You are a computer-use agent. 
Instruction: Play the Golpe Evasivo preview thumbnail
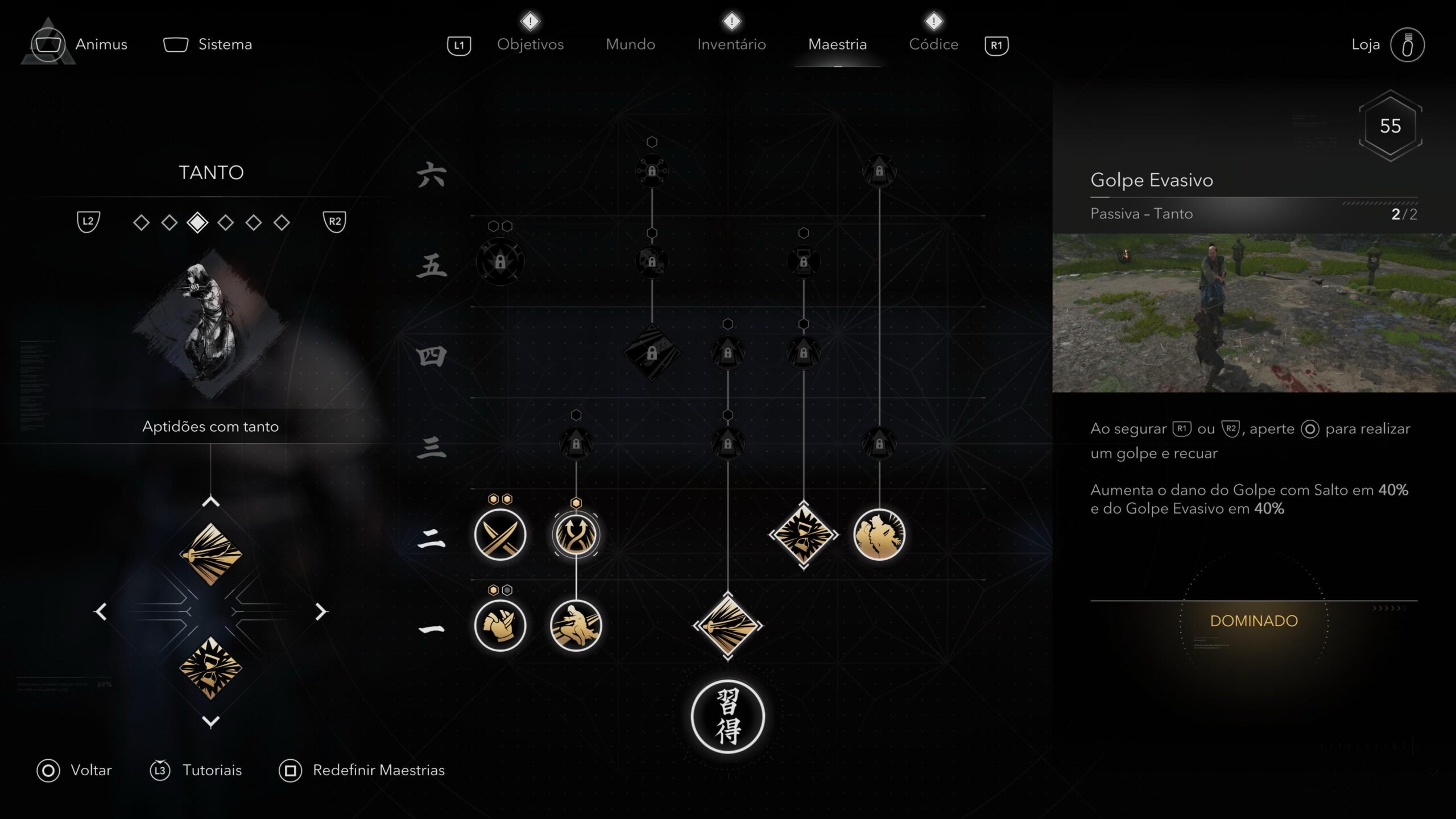1254,313
